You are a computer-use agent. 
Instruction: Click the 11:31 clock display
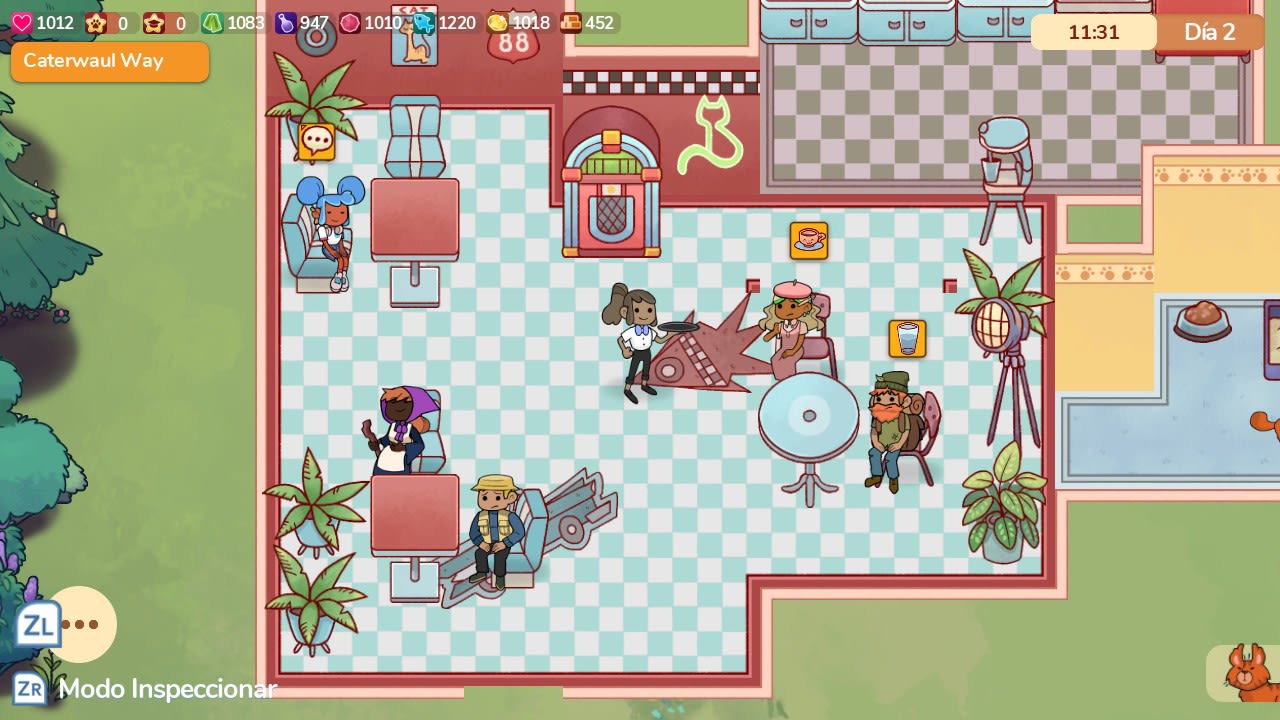(1093, 32)
